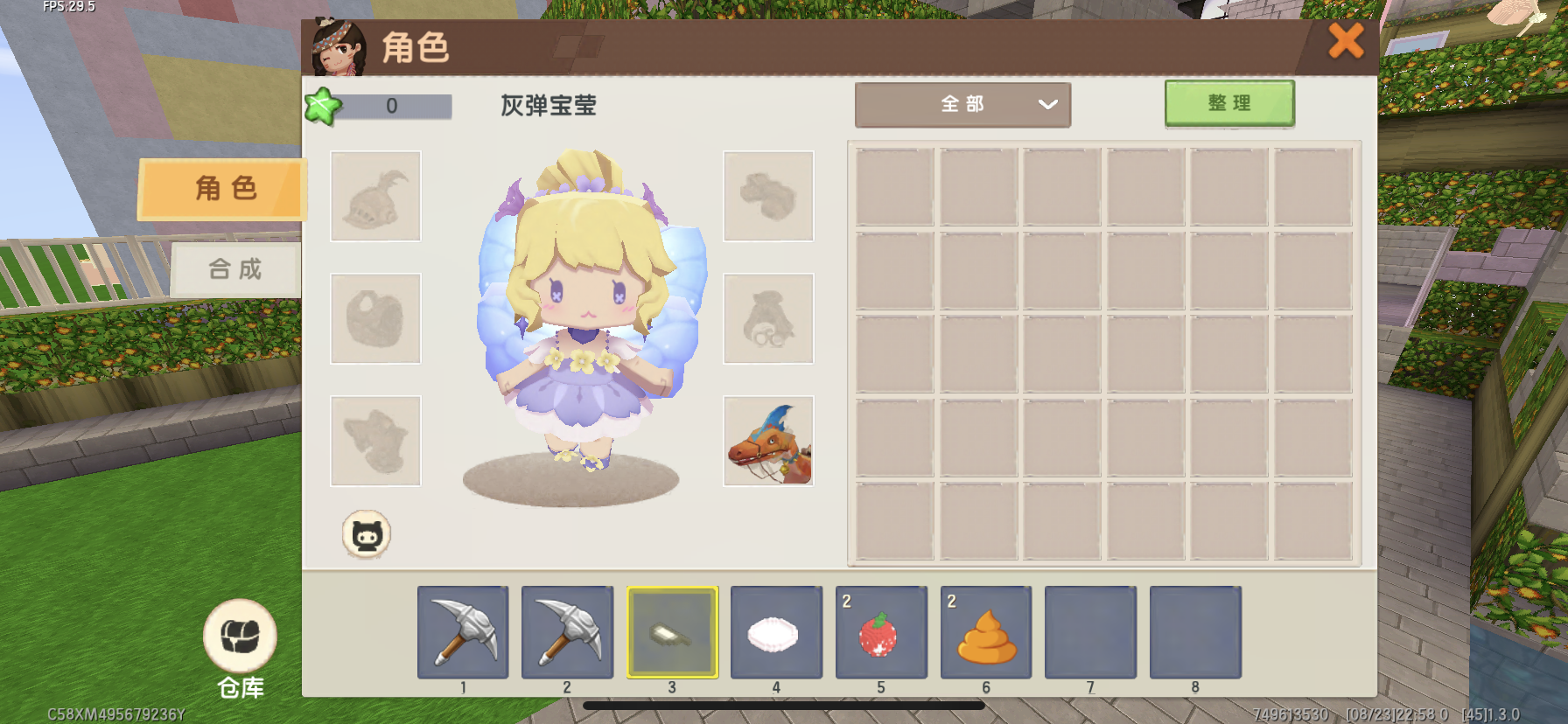Viewport: 1568px width, 724px height.
Task: Select the pickaxe in hotbar slot 1
Action: [x=463, y=632]
